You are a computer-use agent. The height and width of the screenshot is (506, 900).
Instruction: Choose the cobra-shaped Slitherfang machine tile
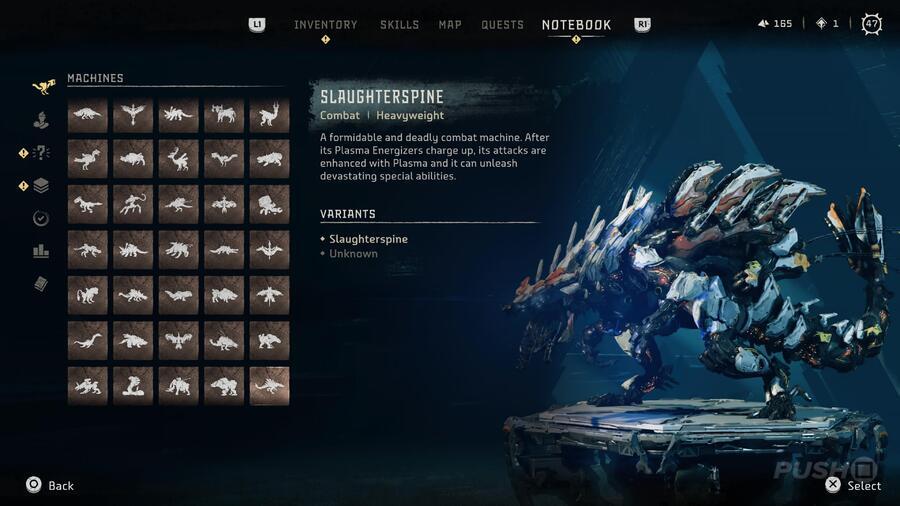[133, 385]
